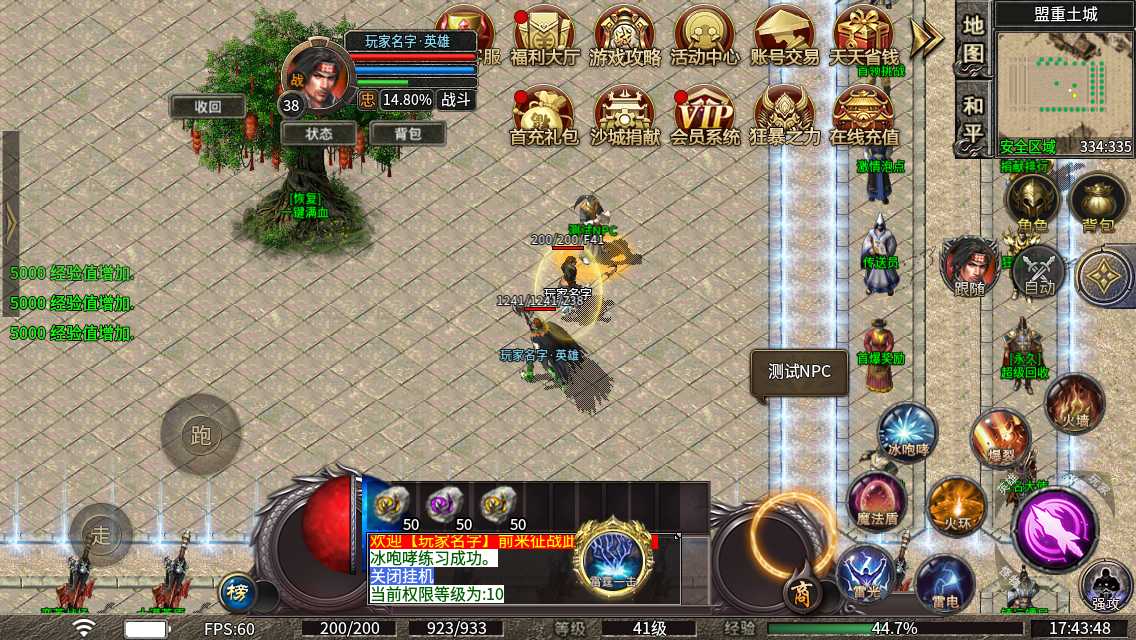Open the 榜 ranking button
1136x640 pixels.
pos(237,591)
